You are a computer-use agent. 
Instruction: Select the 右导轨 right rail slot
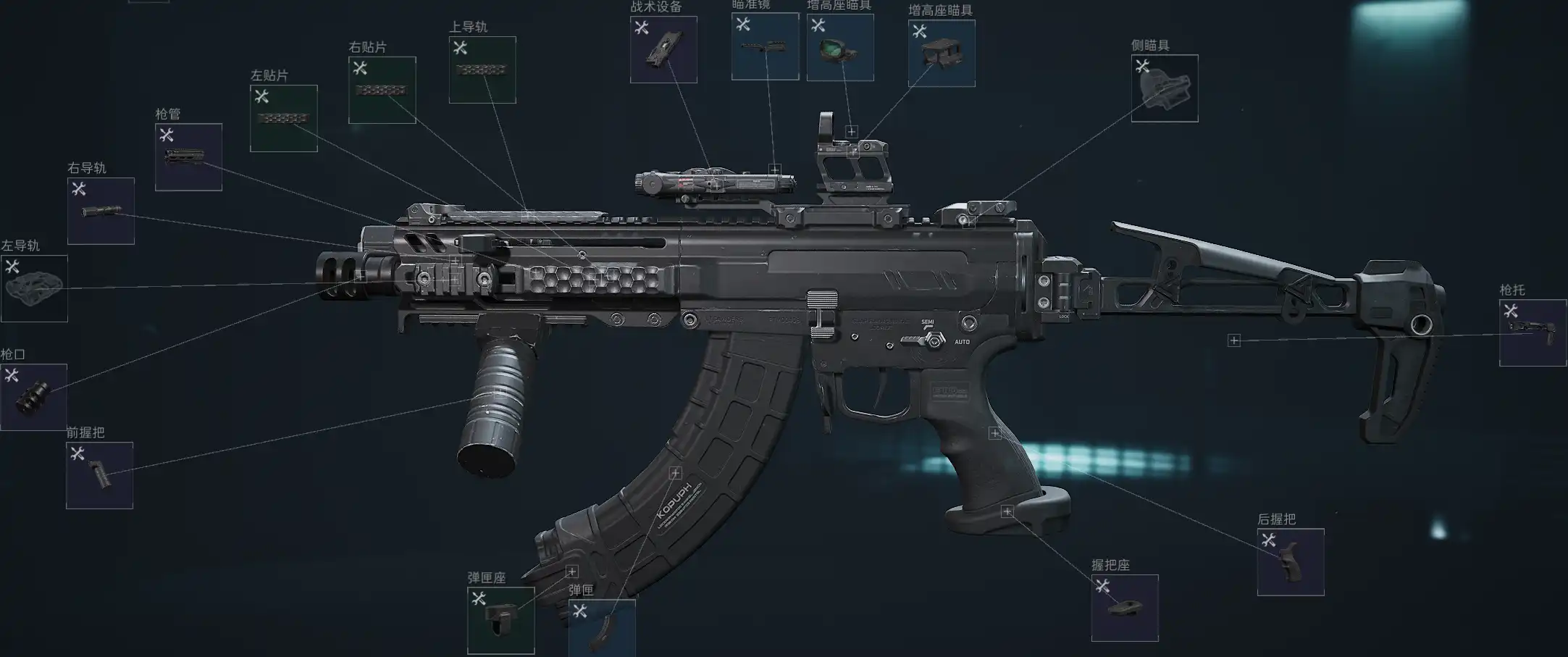(x=101, y=211)
